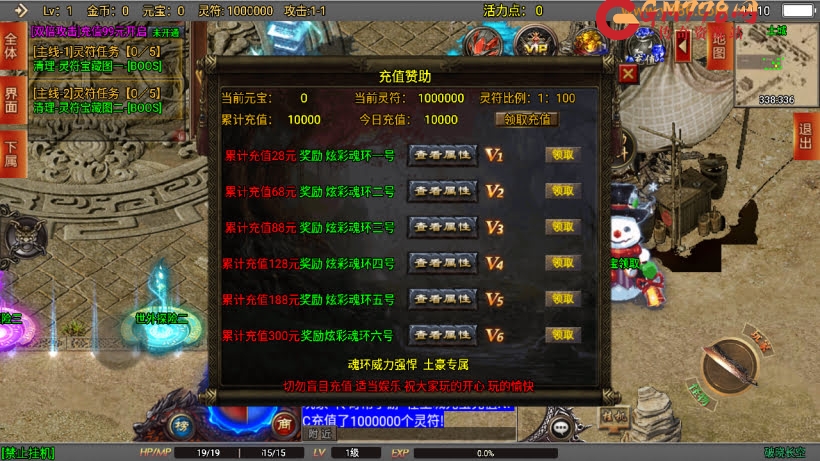The image size is (820, 461).
Task: View attributes for the 128元 reward
Action: [443, 263]
